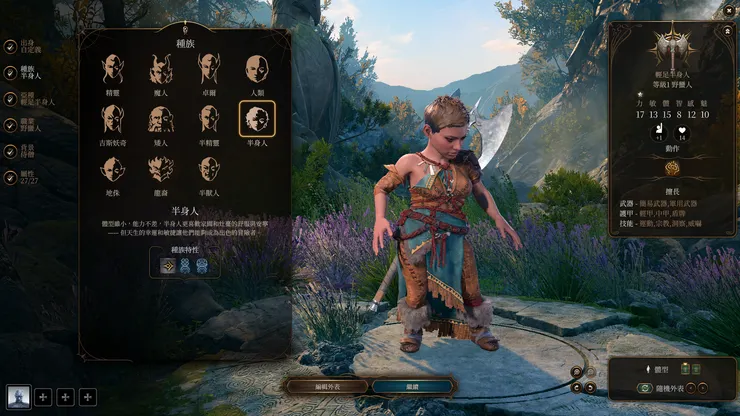This screenshot has width=740, height=416.
Task: Pick the Half-Elf (半精靈) race
Action: (209, 120)
